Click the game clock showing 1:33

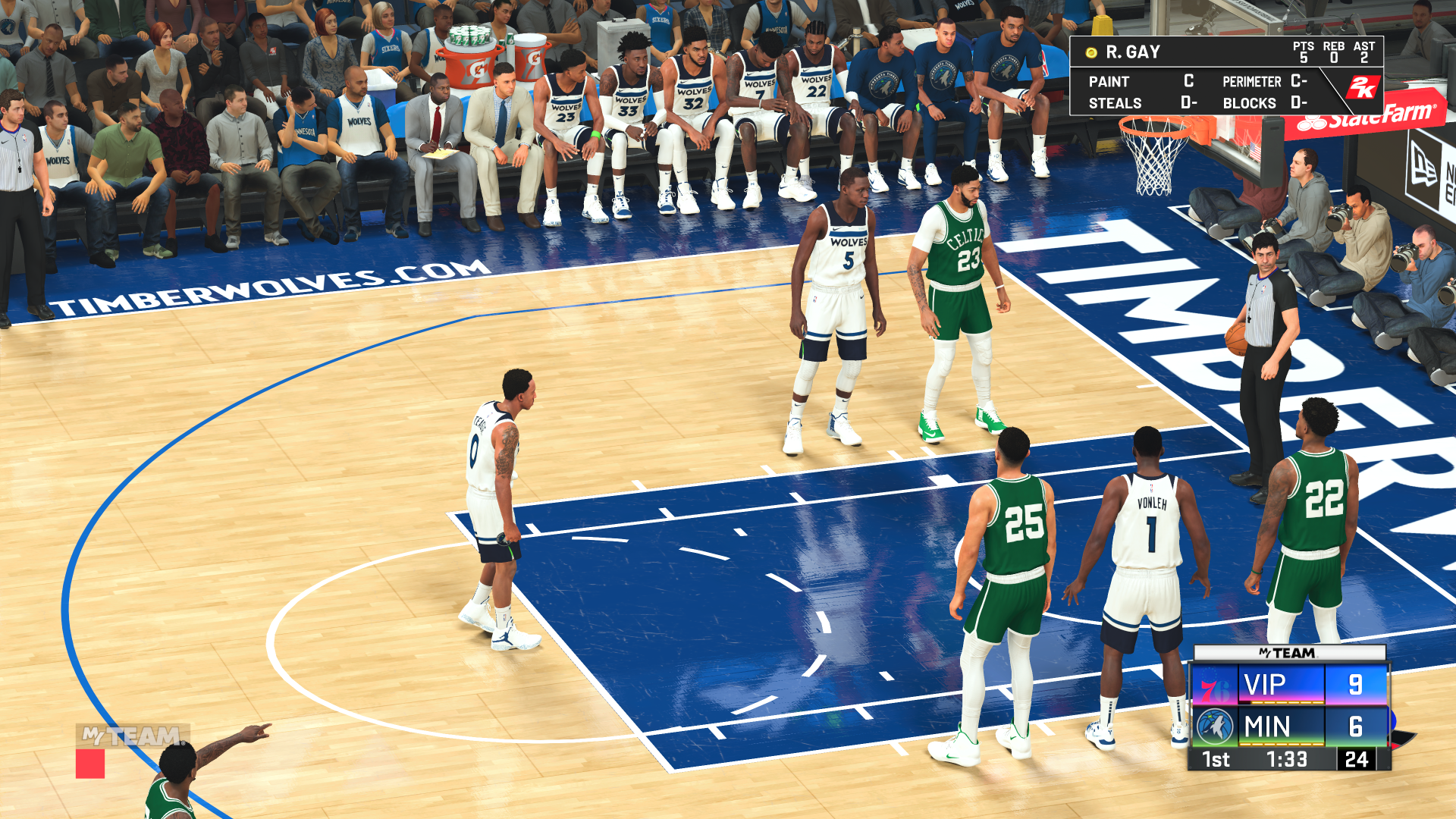pyautogui.click(x=1287, y=759)
